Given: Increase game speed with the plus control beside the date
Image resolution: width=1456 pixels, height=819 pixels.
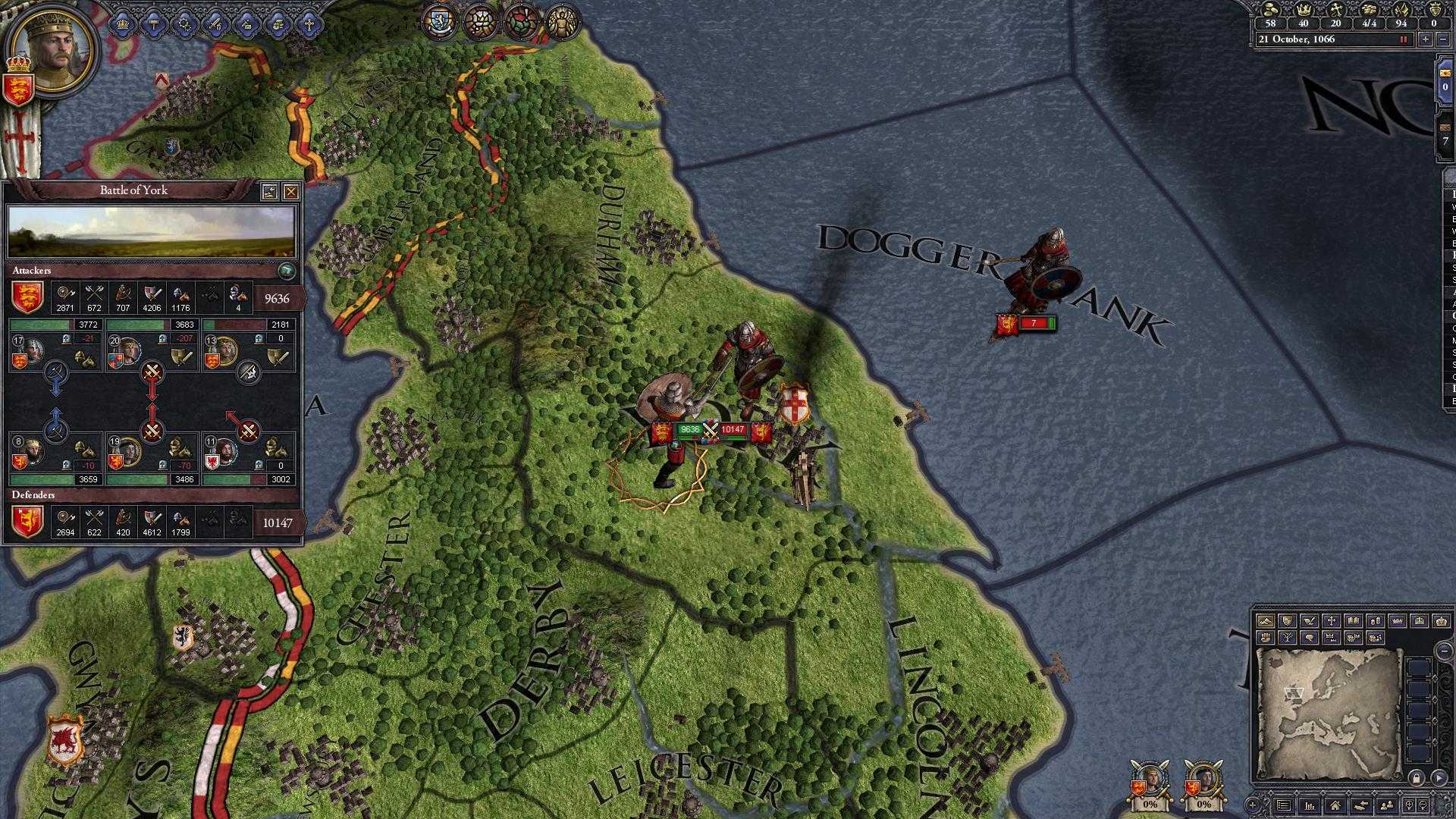Looking at the screenshot, I should coord(1426,39).
